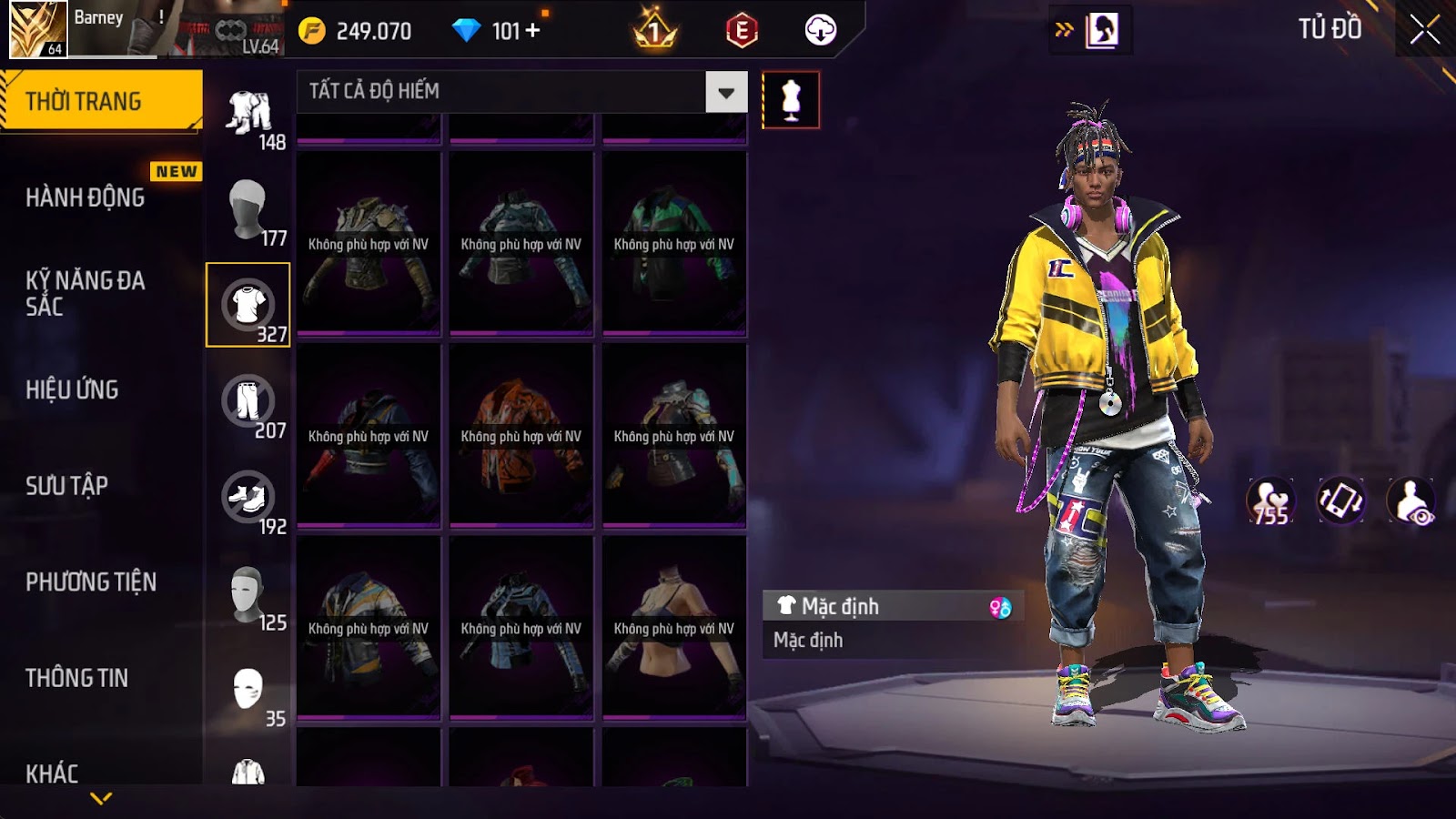Select the KỸ NĂNG ĐA SẮC menu
The width and height of the screenshot is (1456, 819).
coord(86,293)
